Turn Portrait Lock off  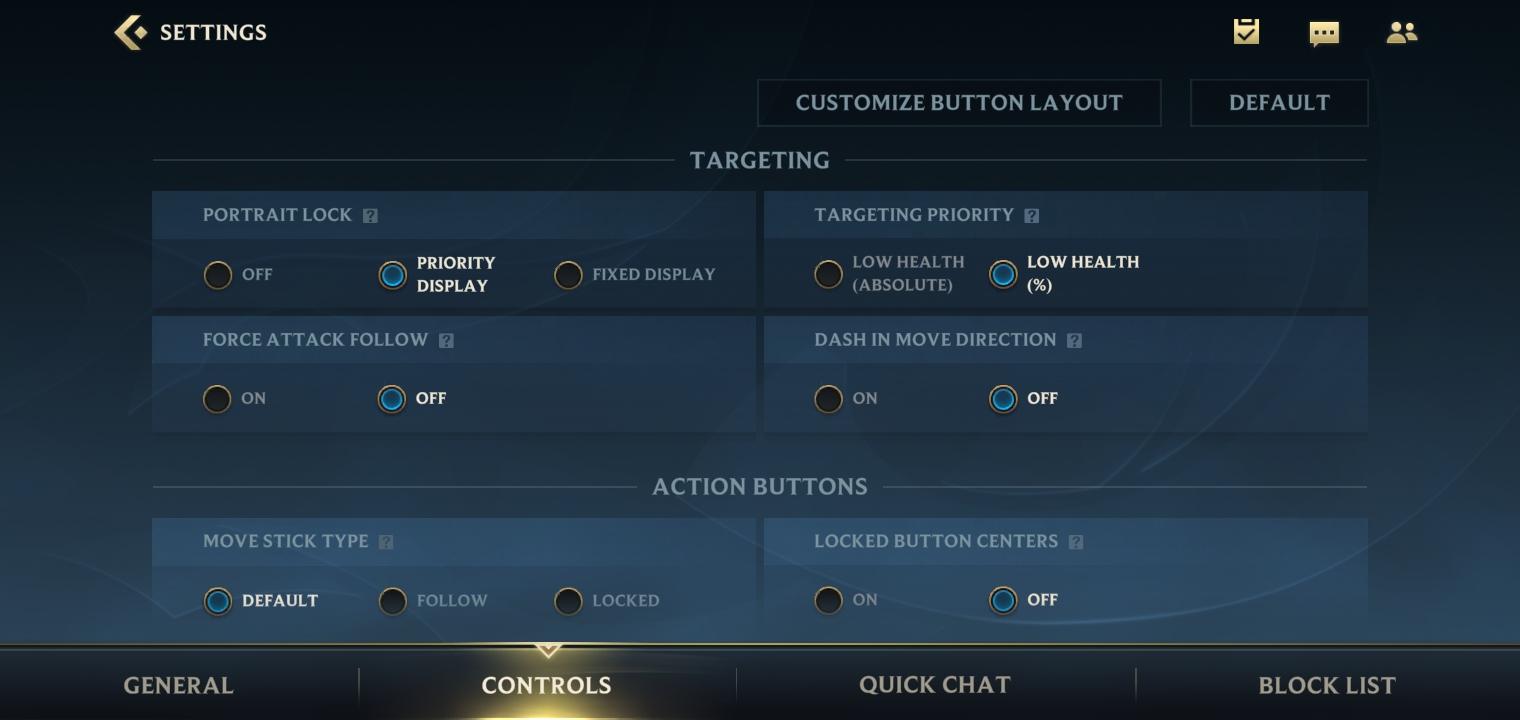click(x=218, y=275)
